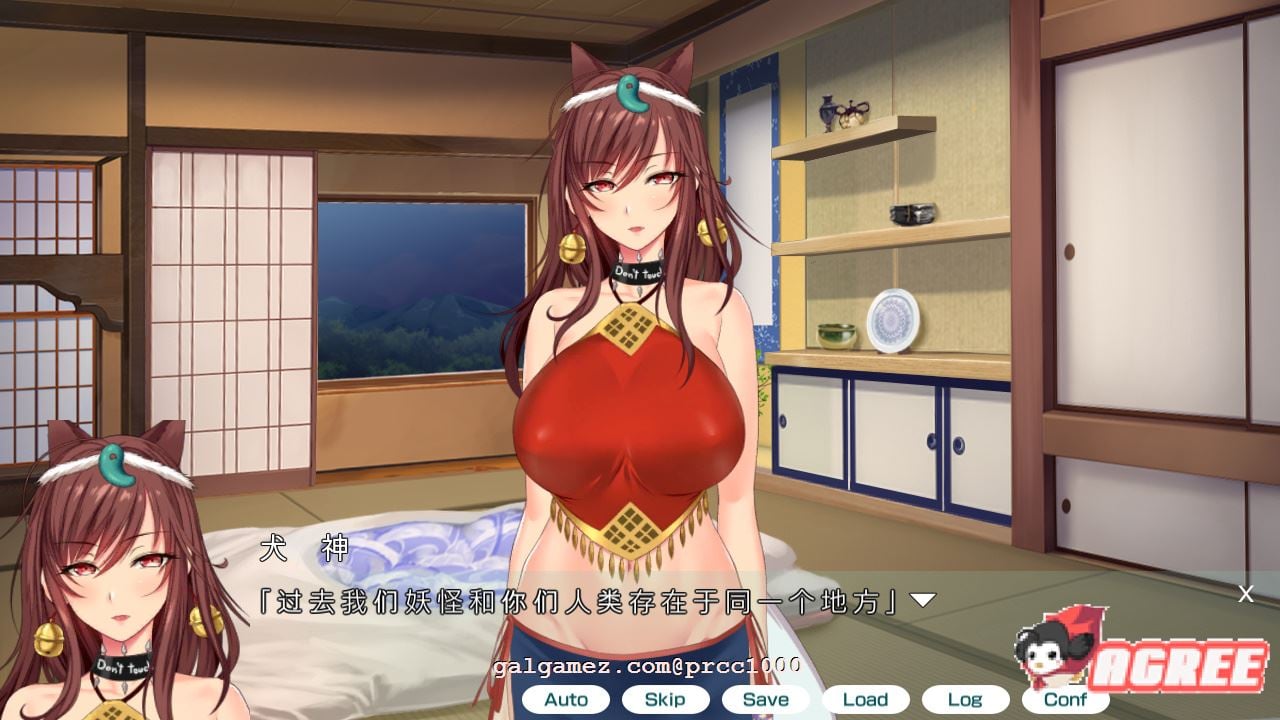Open the Log message history
Viewport: 1280px width, 720px height.
tap(964, 699)
